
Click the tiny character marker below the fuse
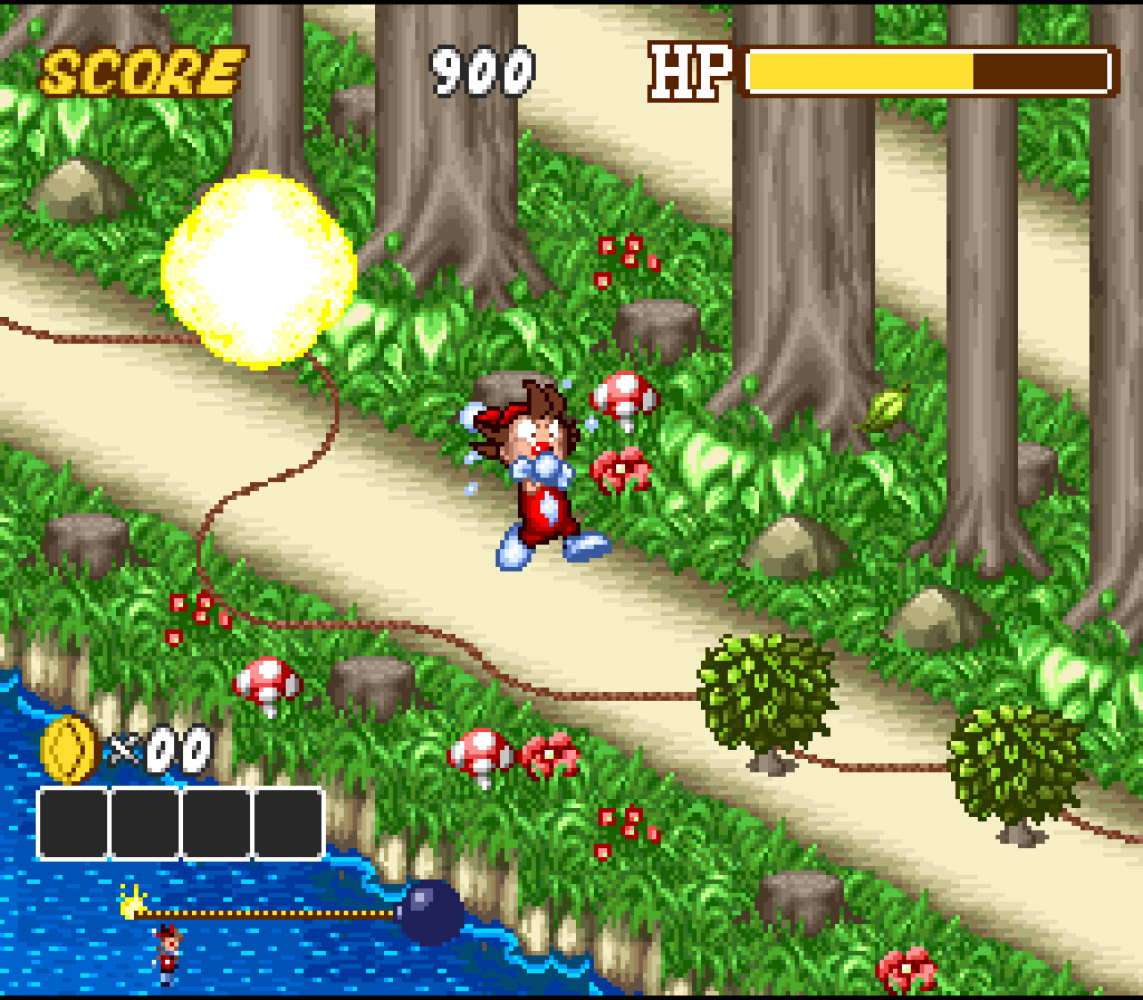[x=167, y=953]
